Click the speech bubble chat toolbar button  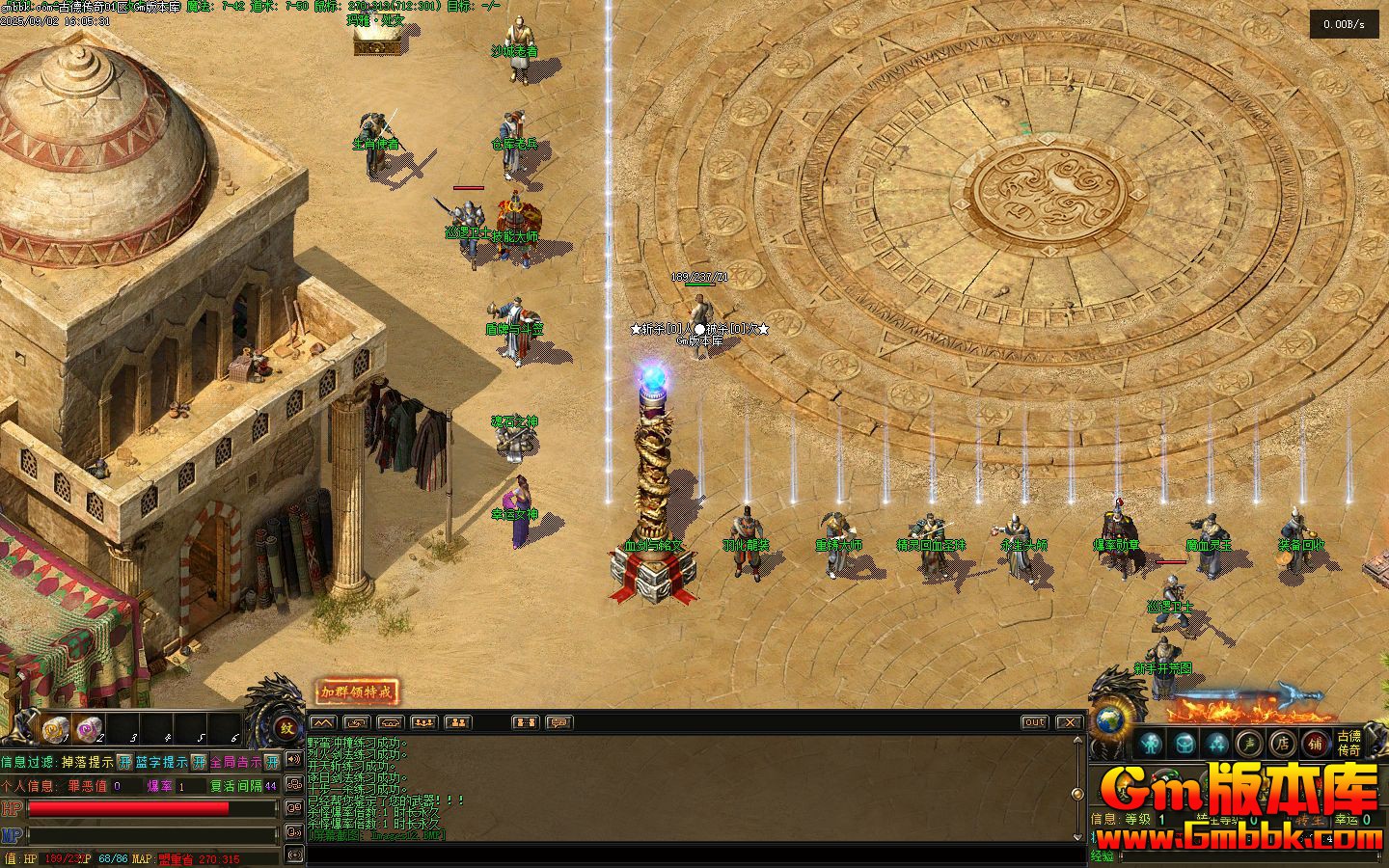coord(558,722)
